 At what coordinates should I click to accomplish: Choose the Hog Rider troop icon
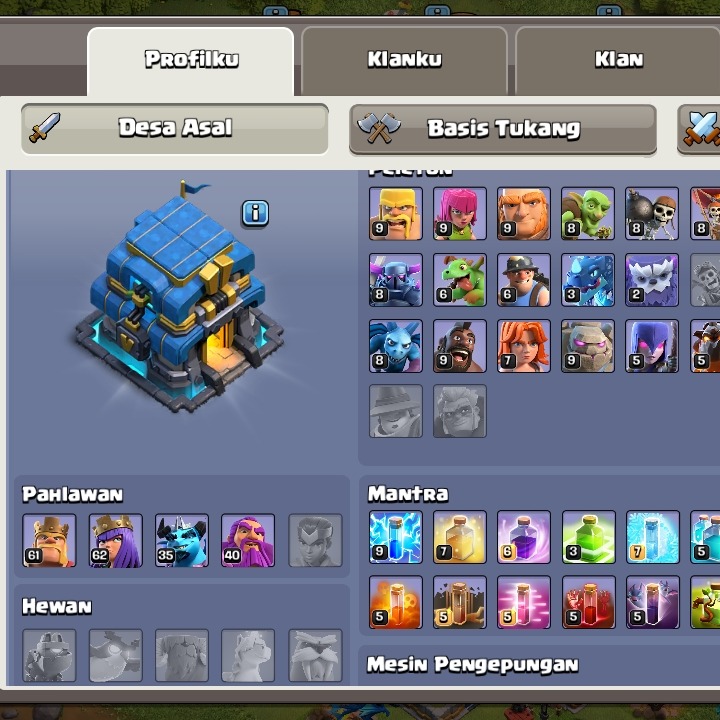click(x=460, y=346)
